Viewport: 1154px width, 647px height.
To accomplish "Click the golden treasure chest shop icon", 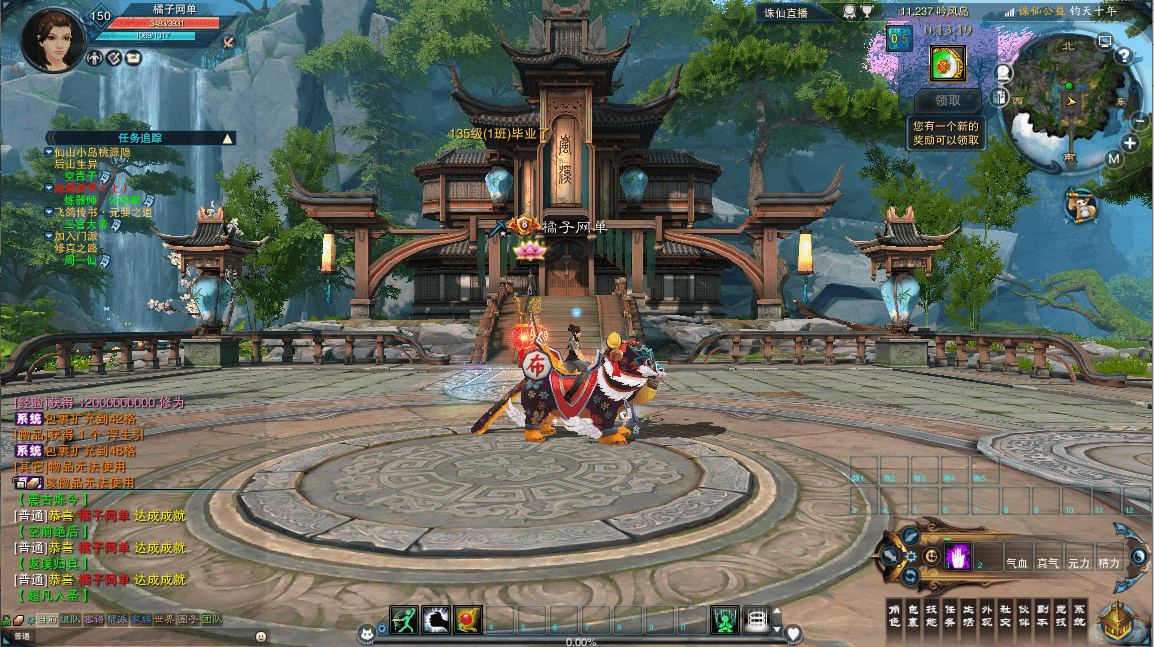I will click(x=1120, y=620).
